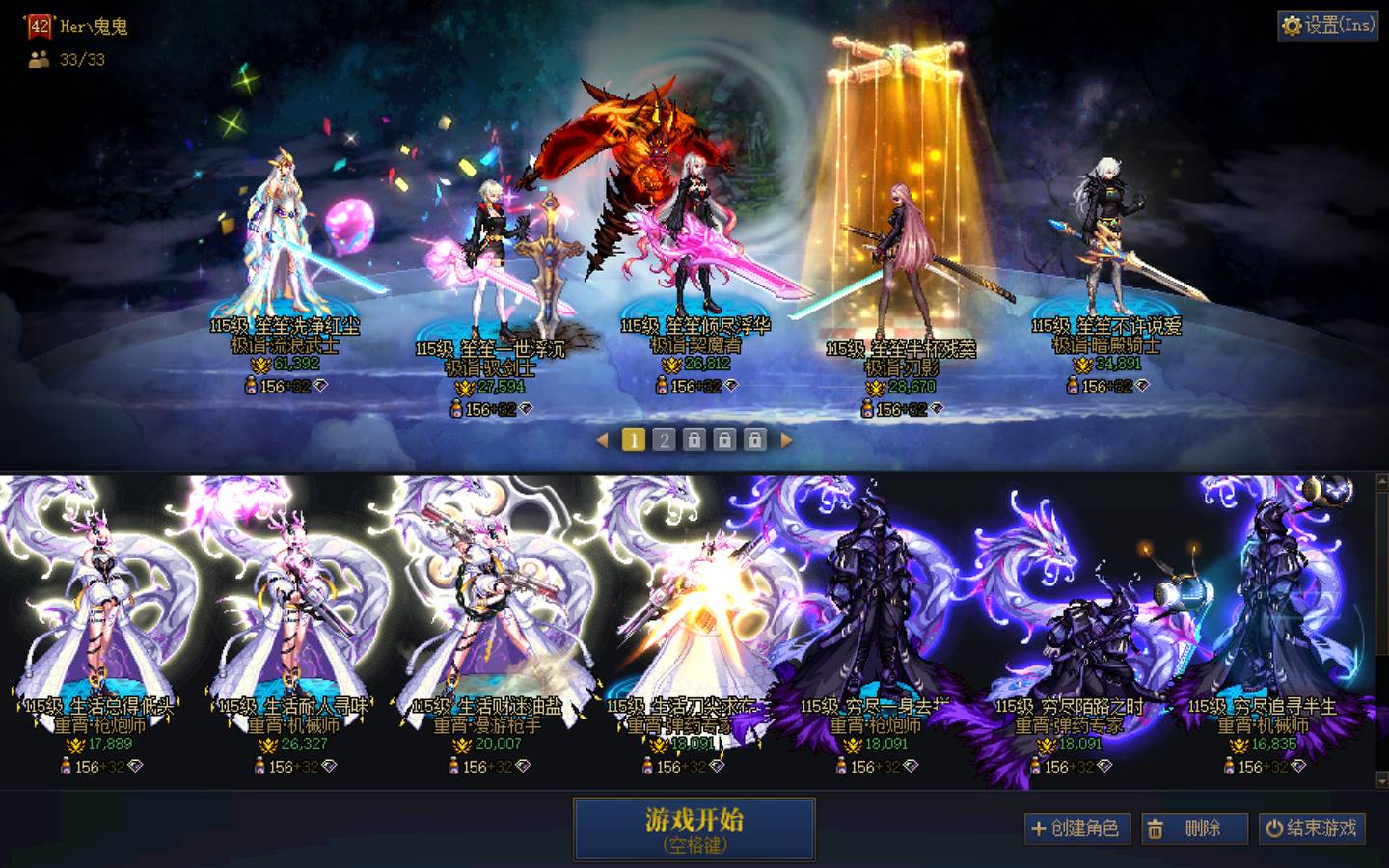This screenshot has width=1389, height=868.
Task: Click the fatigue potion icon showing 156+82
Action: point(251,387)
